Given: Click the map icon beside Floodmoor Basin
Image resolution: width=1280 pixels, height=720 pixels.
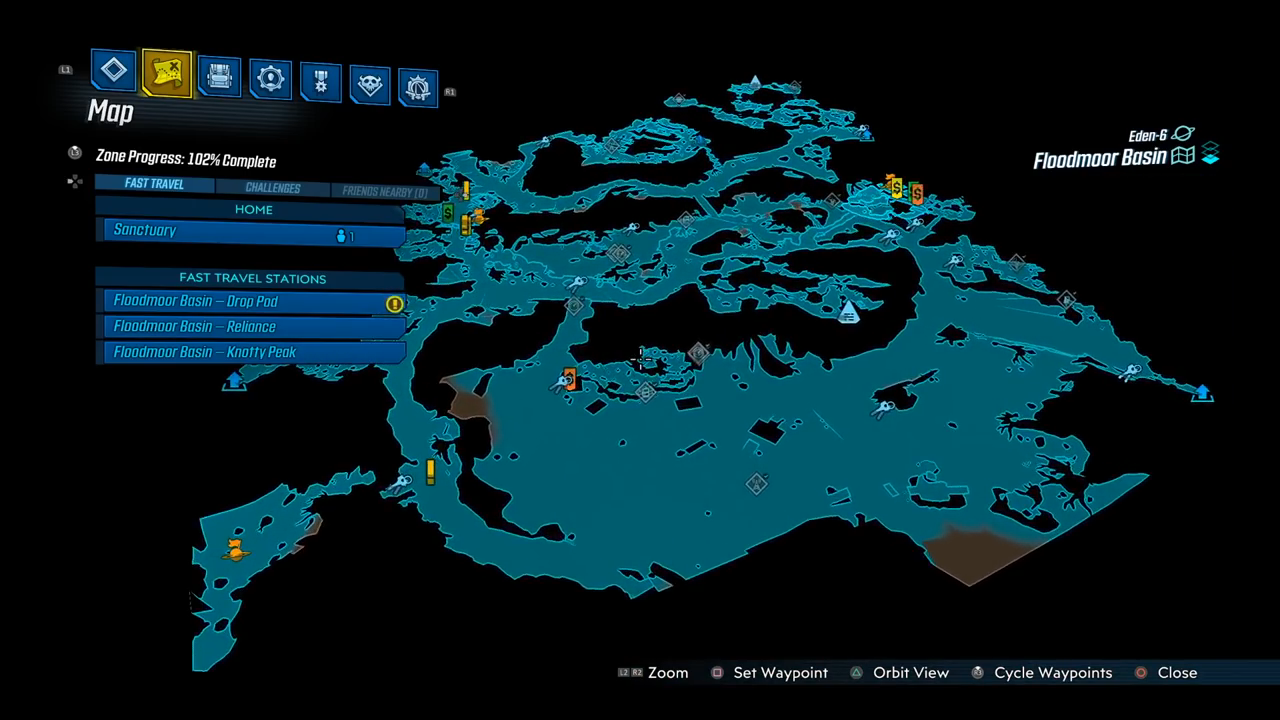Looking at the screenshot, I should (1183, 157).
